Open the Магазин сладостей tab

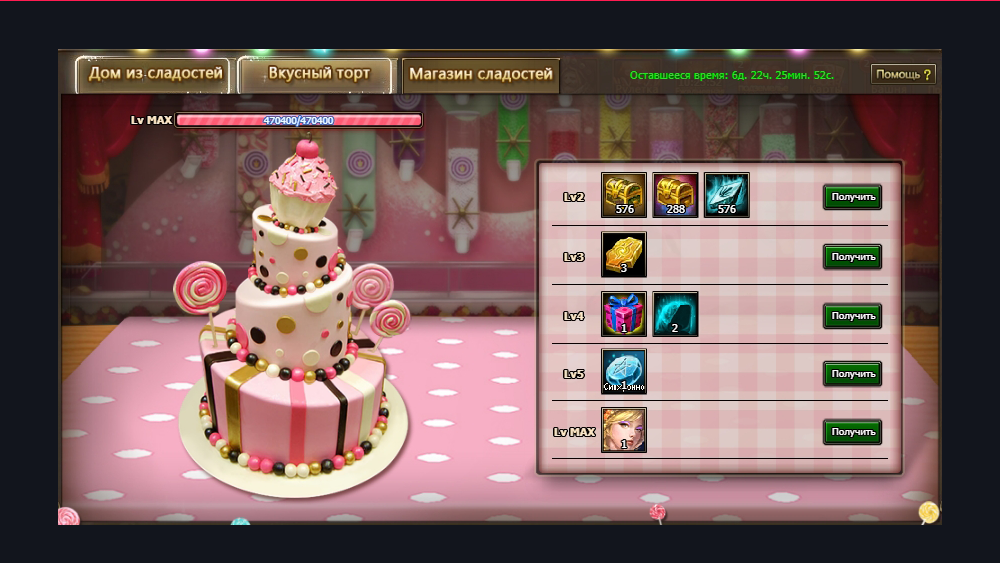point(480,75)
